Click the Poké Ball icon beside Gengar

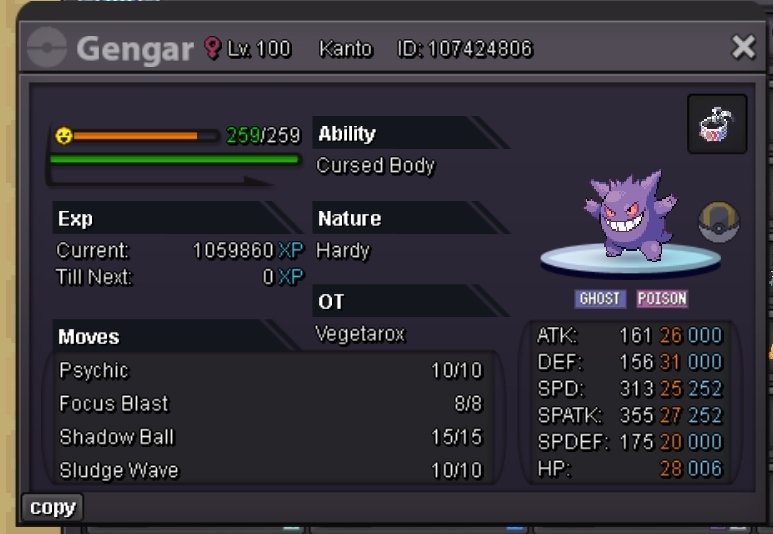click(x=717, y=221)
